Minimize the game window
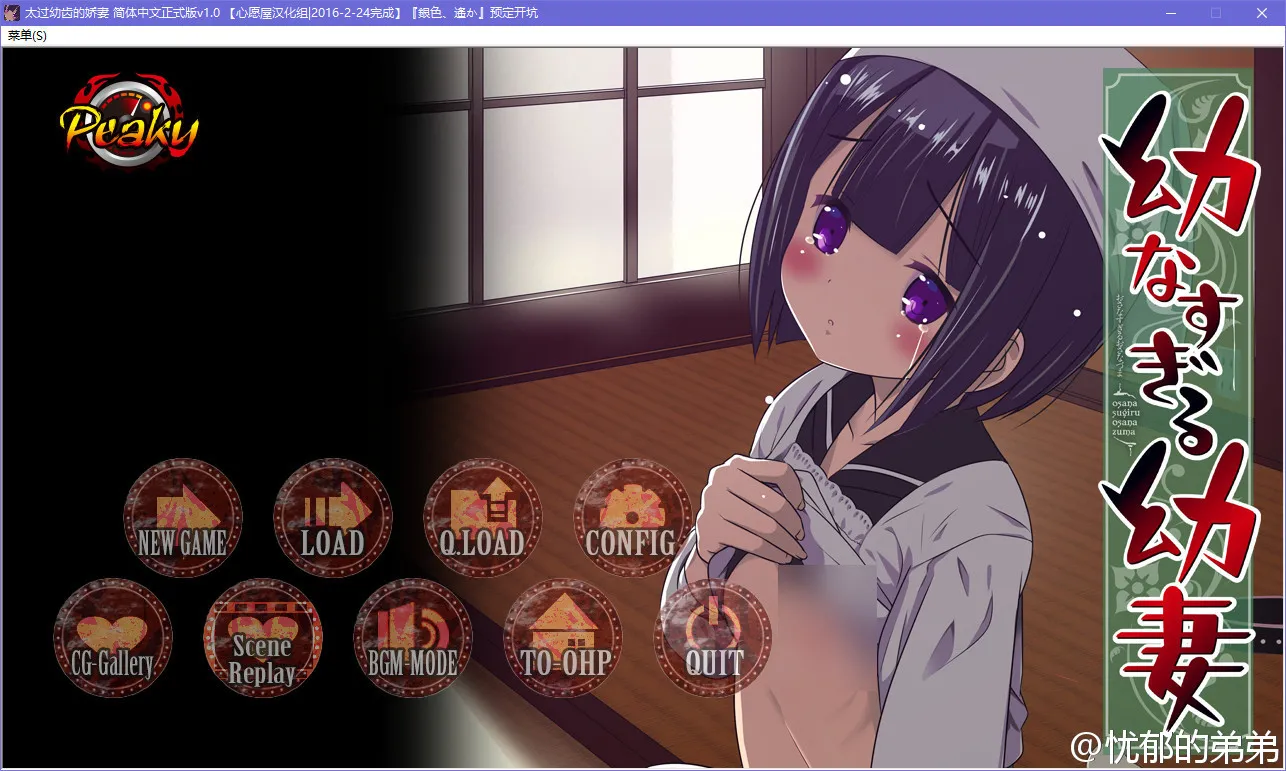Viewport: 1286px width, 771px height. tap(1170, 13)
